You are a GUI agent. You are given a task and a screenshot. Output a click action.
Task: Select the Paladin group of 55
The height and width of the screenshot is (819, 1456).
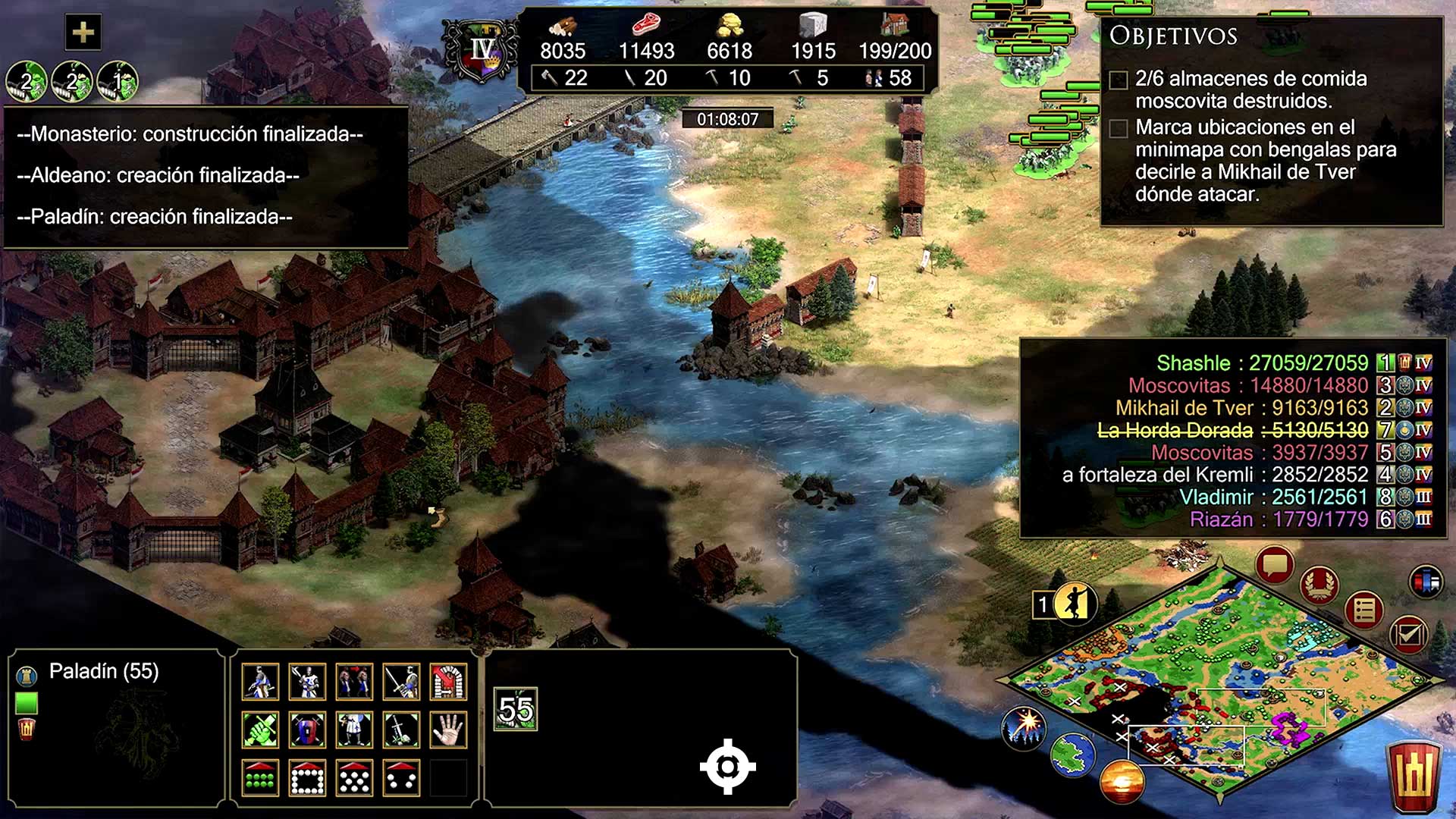(x=516, y=710)
